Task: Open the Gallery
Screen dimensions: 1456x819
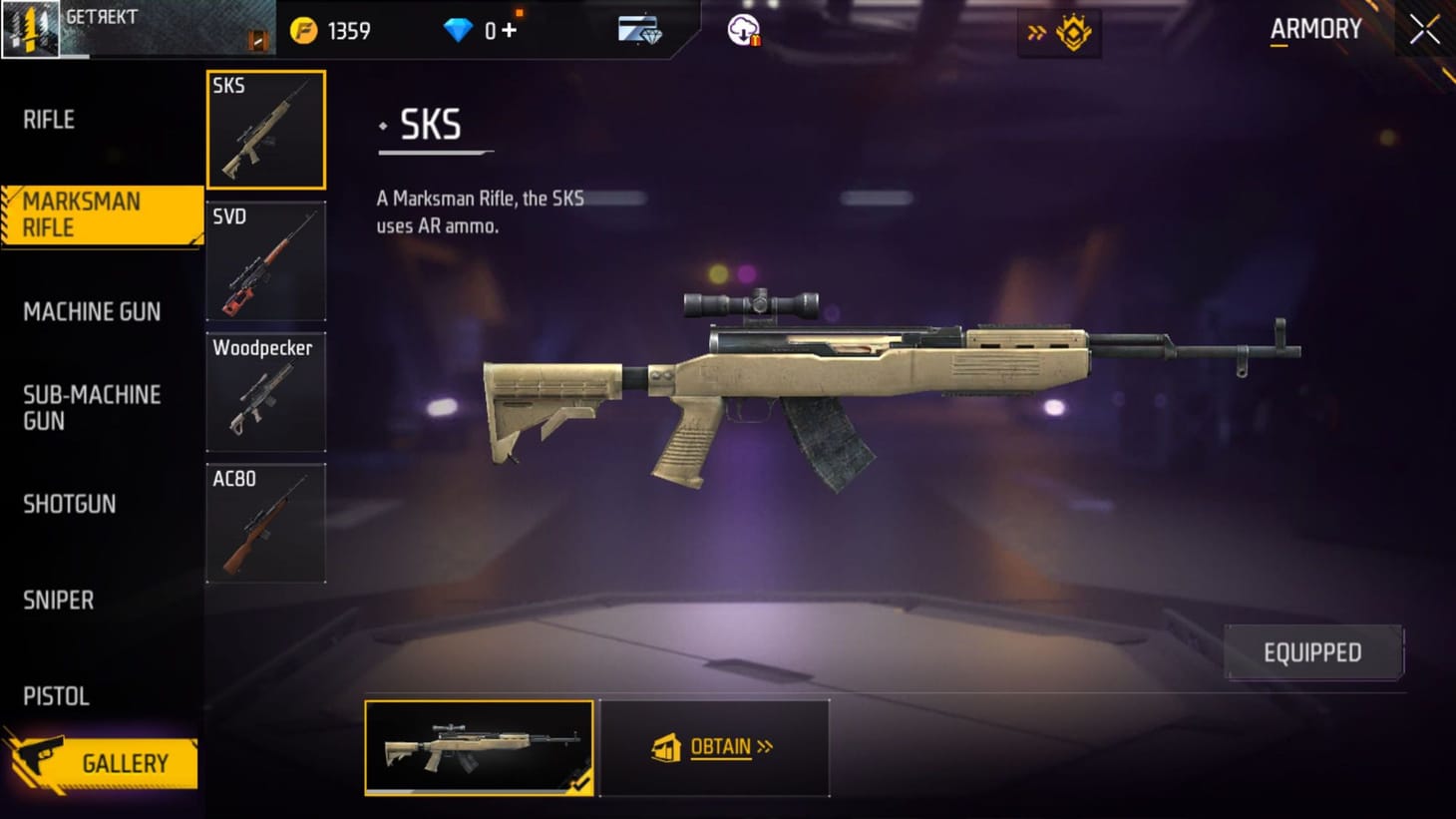Action: [124, 763]
